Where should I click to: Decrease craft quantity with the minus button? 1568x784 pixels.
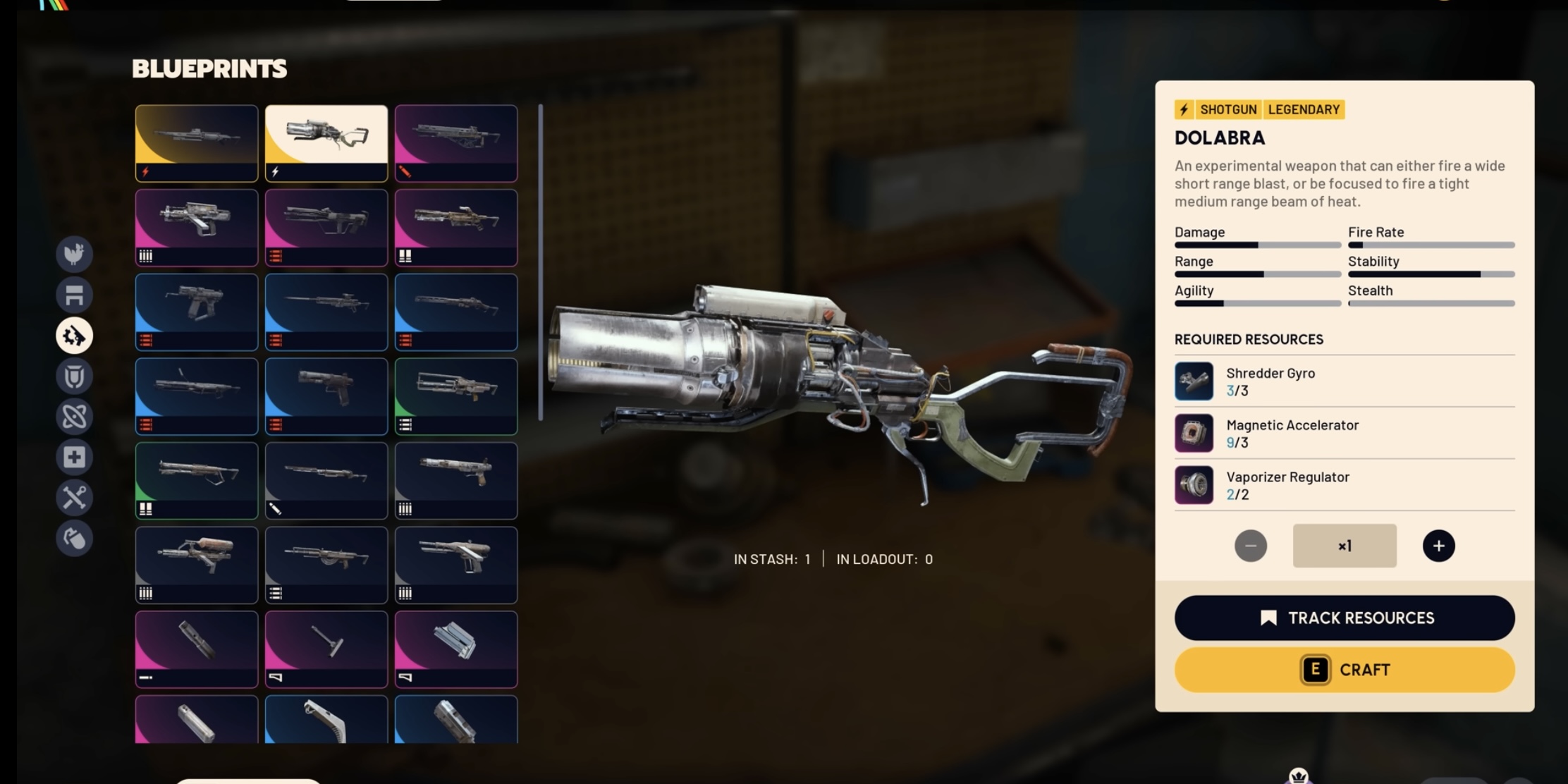tap(1251, 545)
